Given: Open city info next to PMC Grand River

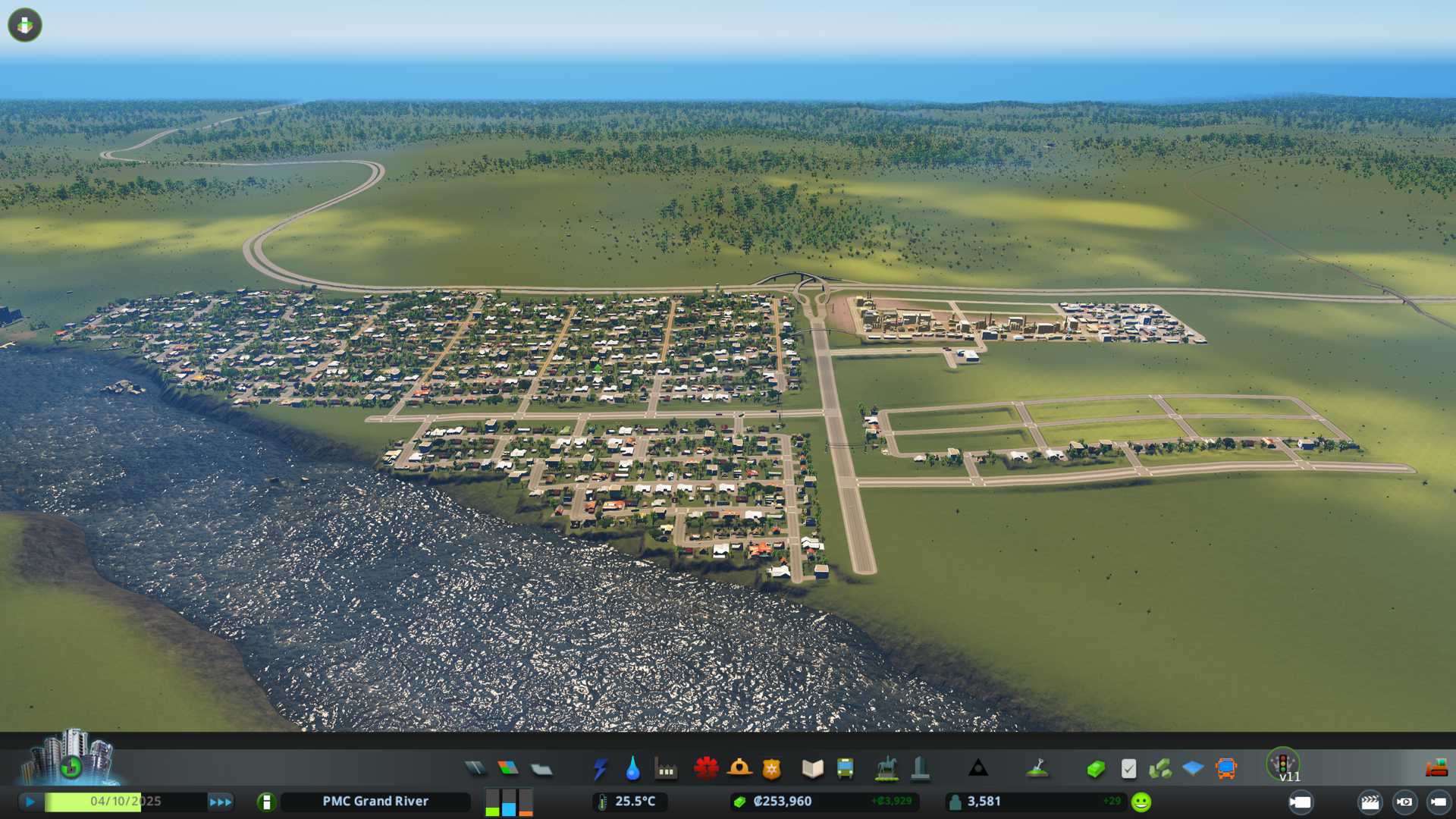Looking at the screenshot, I should click(x=266, y=802).
